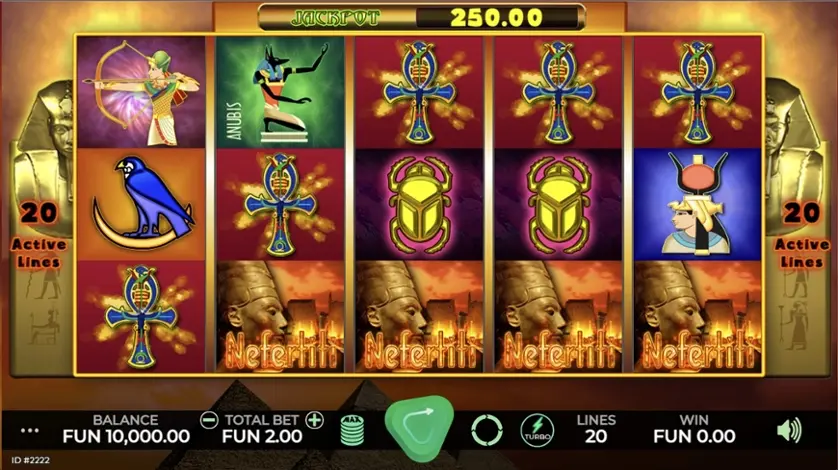This screenshot has height=470, width=838.
Task: Start autoplay with the circular arrows icon
Action: pyautogui.click(x=486, y=431)
